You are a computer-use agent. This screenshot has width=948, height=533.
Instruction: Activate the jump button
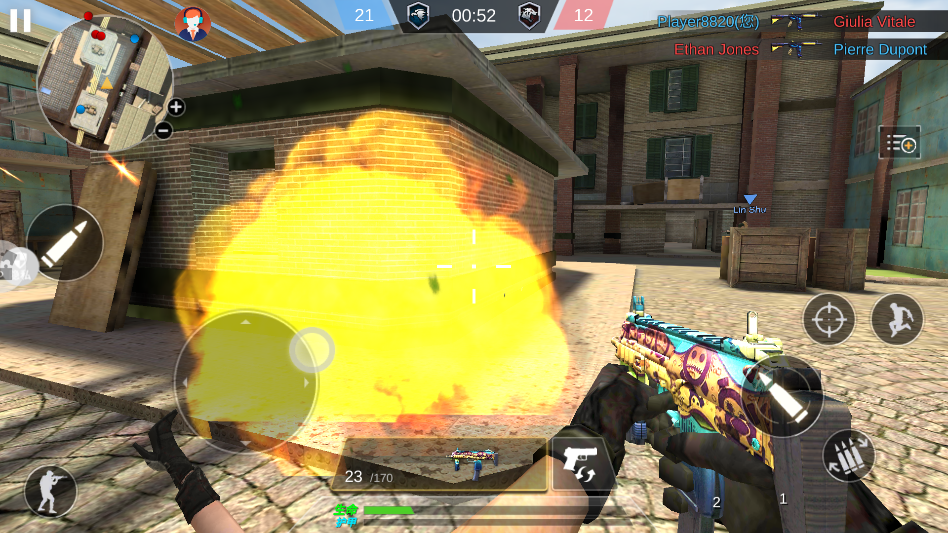(x=897, y=319)
